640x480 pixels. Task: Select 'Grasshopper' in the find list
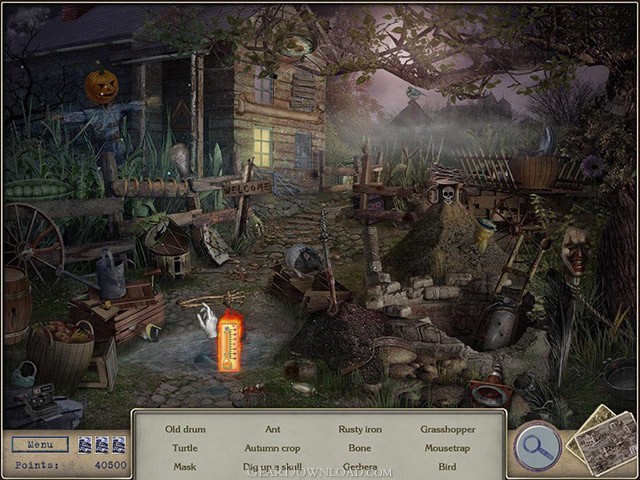(447, 429)
